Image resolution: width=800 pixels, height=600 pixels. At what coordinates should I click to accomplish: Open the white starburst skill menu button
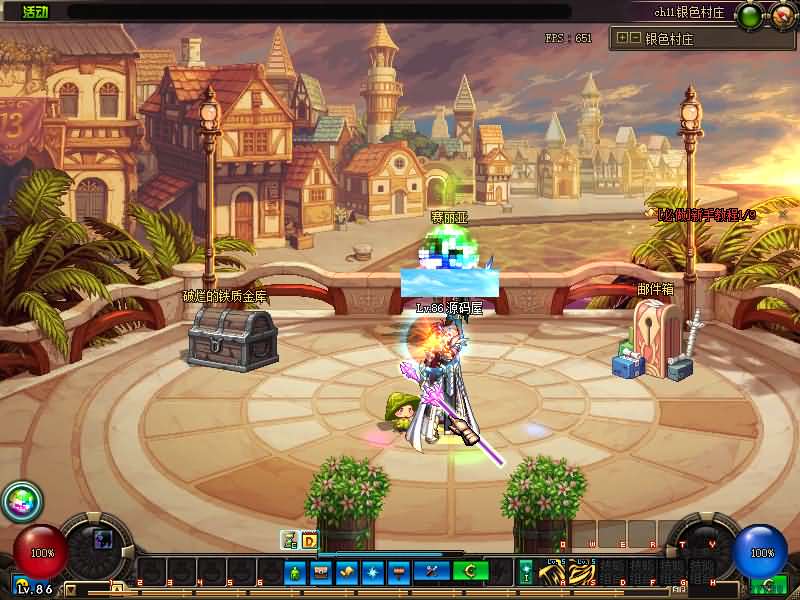pos(373,572)
